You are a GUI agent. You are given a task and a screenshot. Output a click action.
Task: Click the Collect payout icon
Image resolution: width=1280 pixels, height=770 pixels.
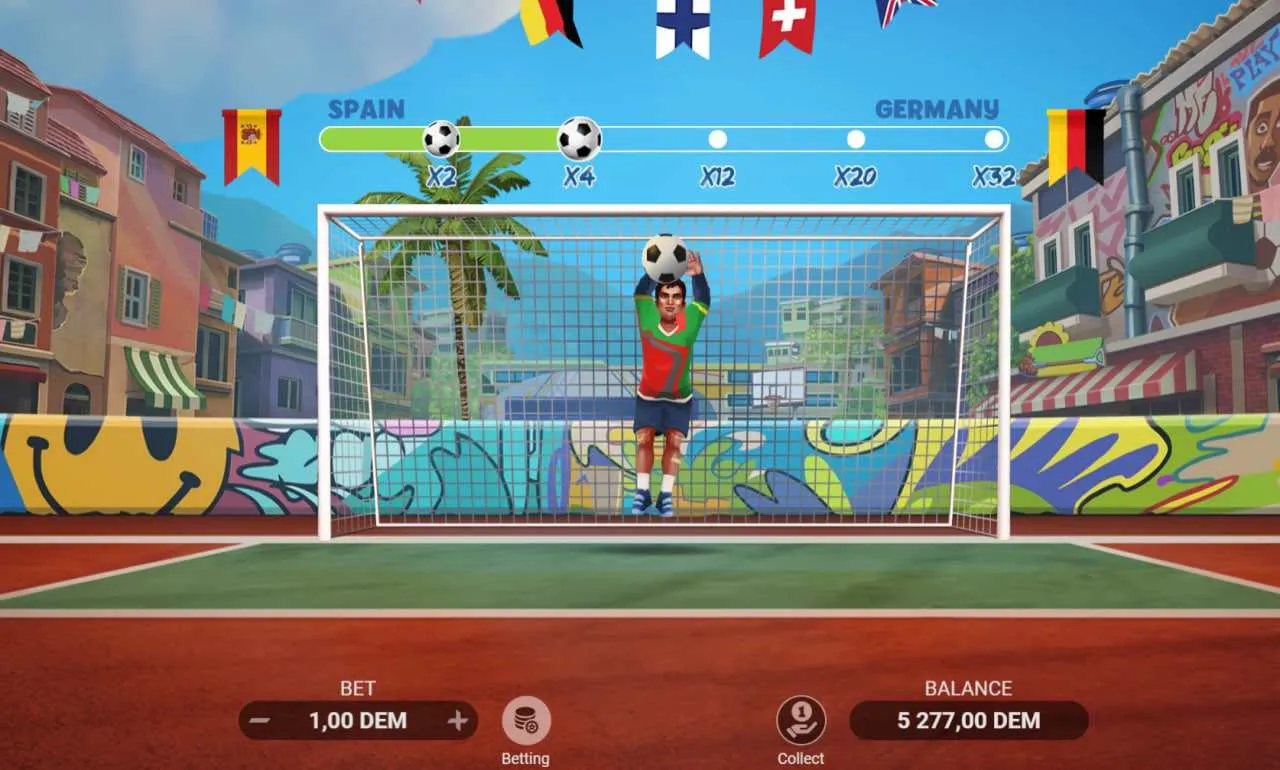[x=800, y=720]
